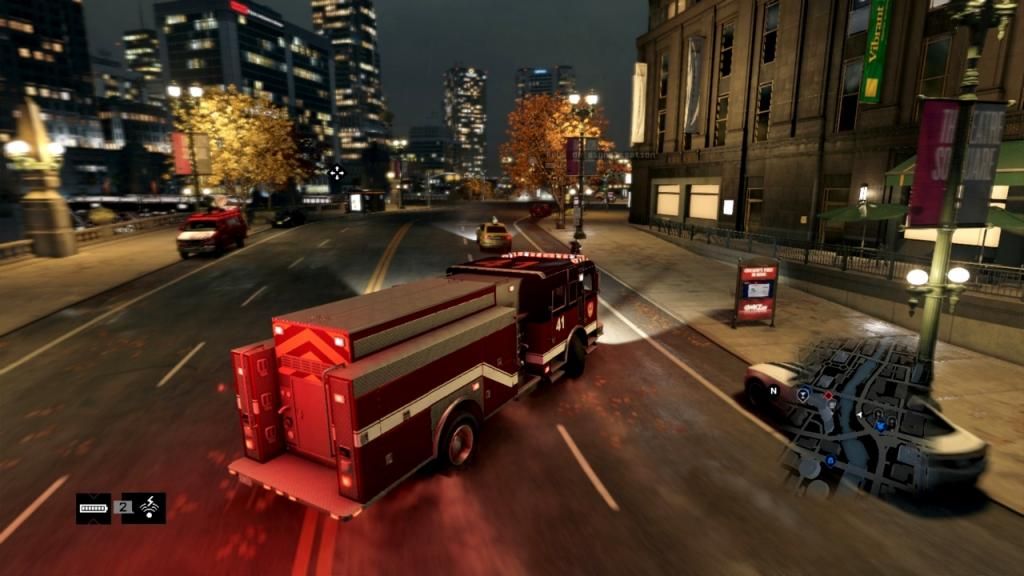
Task: Select the north compass indicator on minimap
Action: click(773, 390)
